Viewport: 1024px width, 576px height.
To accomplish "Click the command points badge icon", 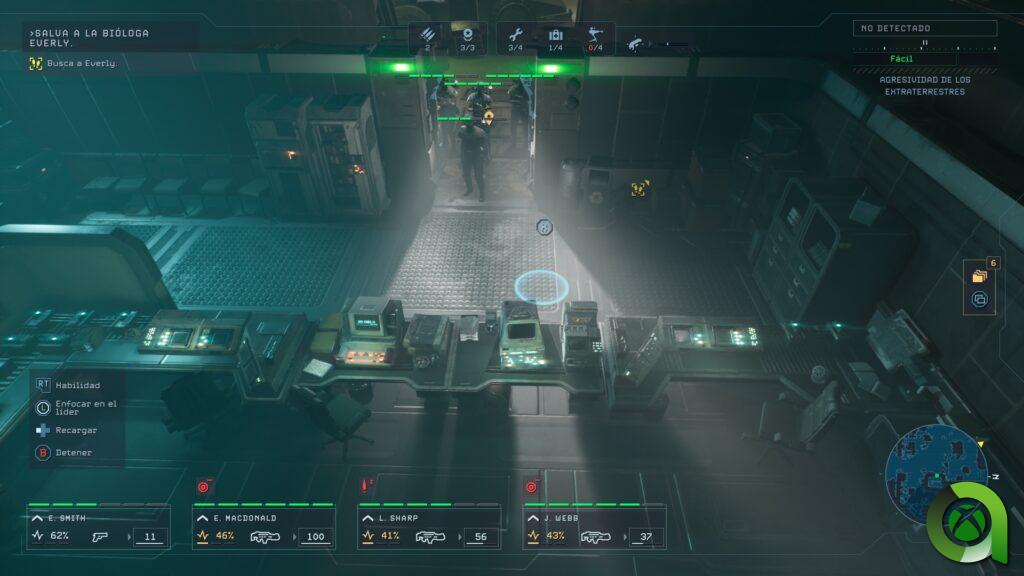I will (467, 36).
